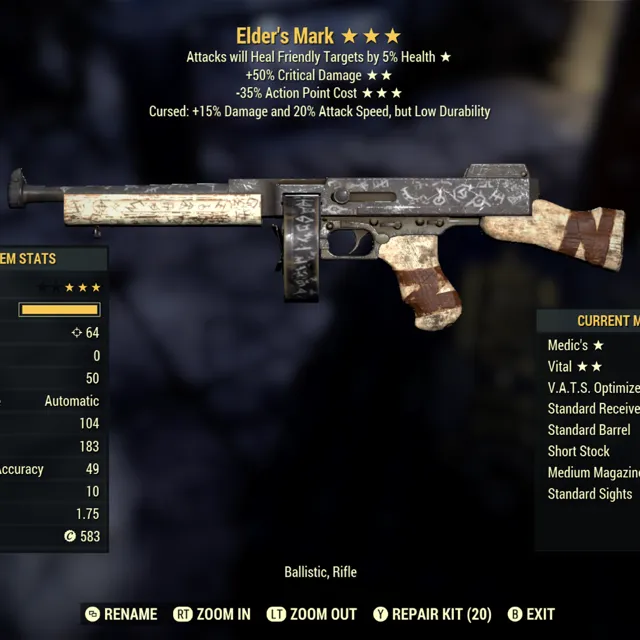Exit the weapon inspect screen
640x640 pixels.
tap(531, 614)
